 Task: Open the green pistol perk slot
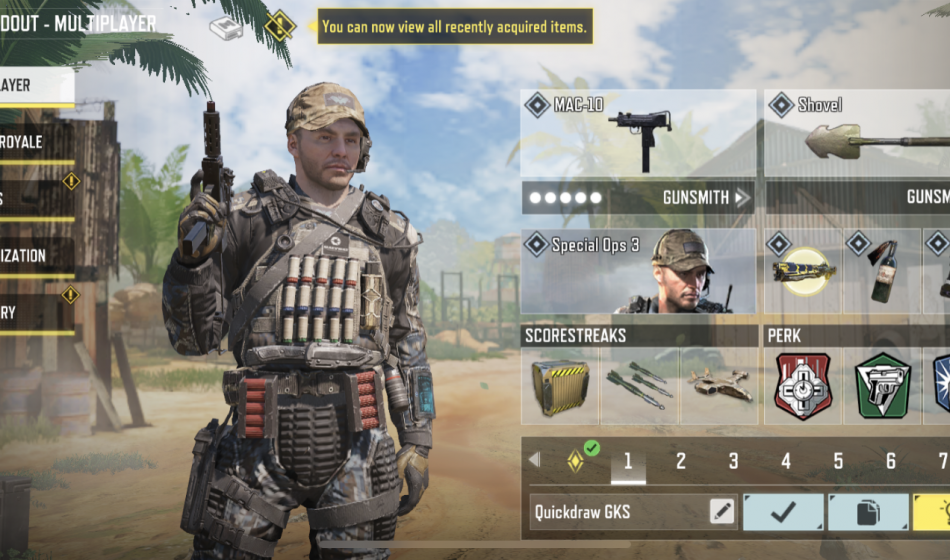(x=883, y=386)
